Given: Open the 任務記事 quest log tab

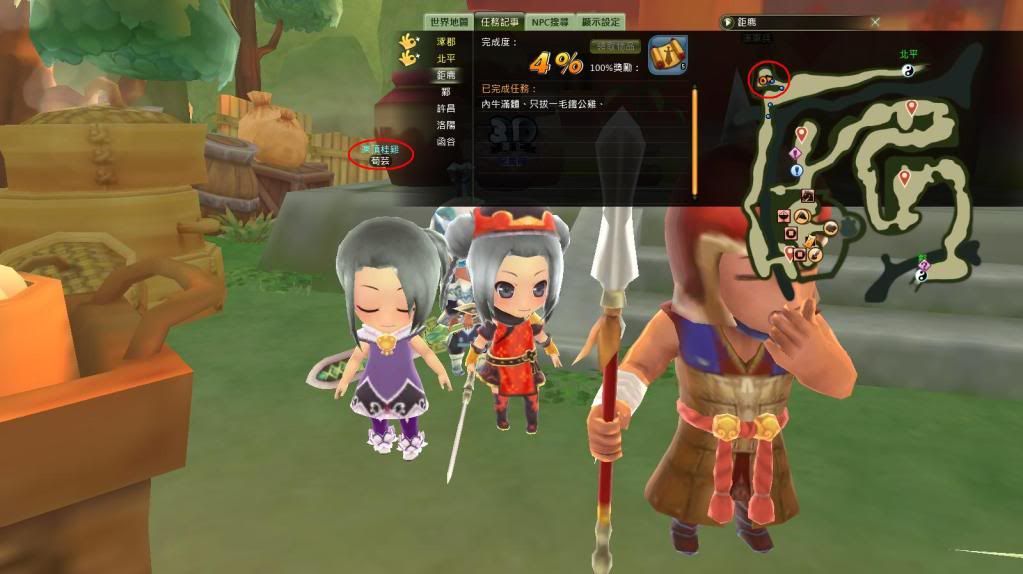Looking at the screenshot, I should (501, 21).
